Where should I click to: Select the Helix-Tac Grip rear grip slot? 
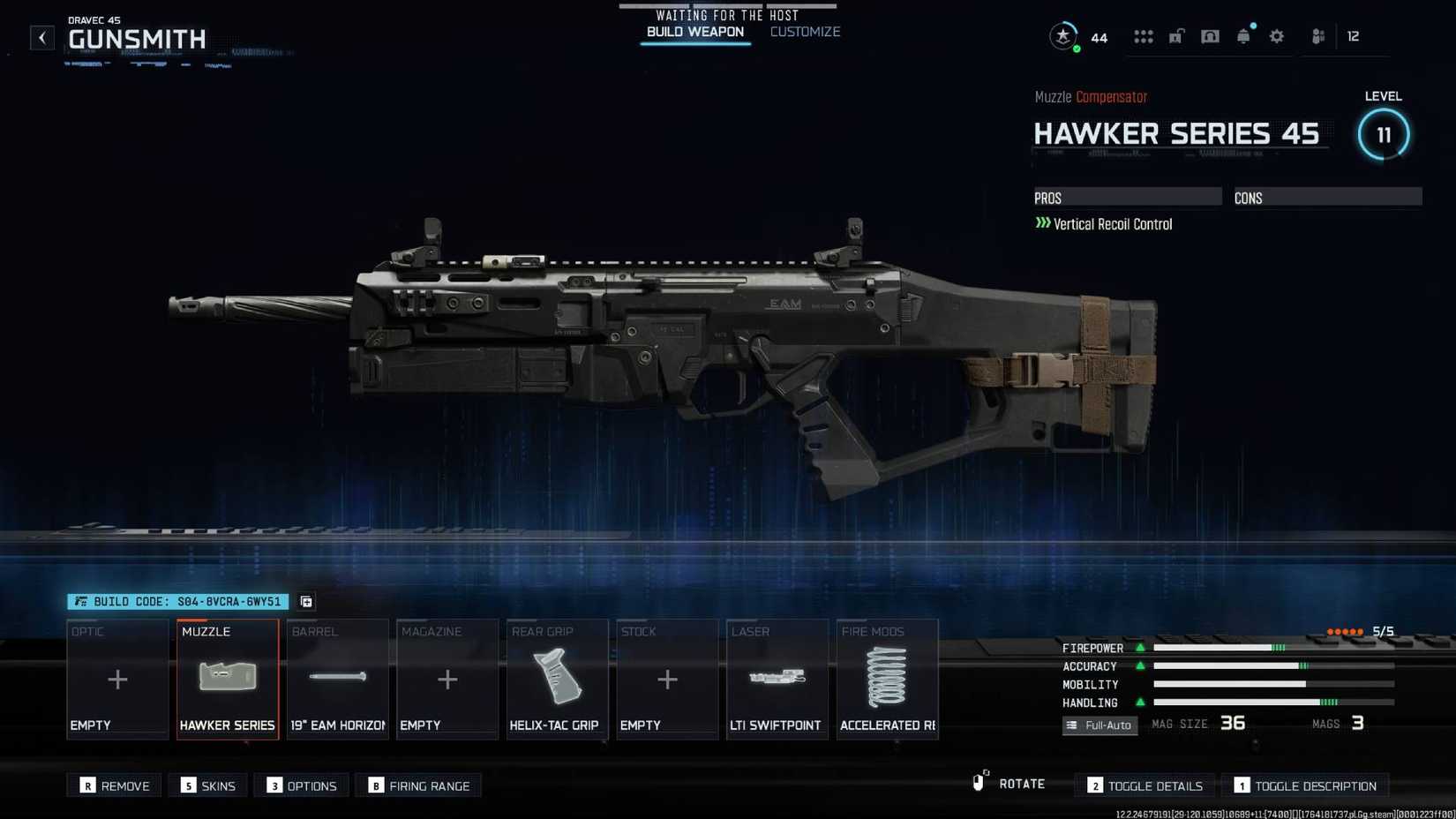point(557,680)
